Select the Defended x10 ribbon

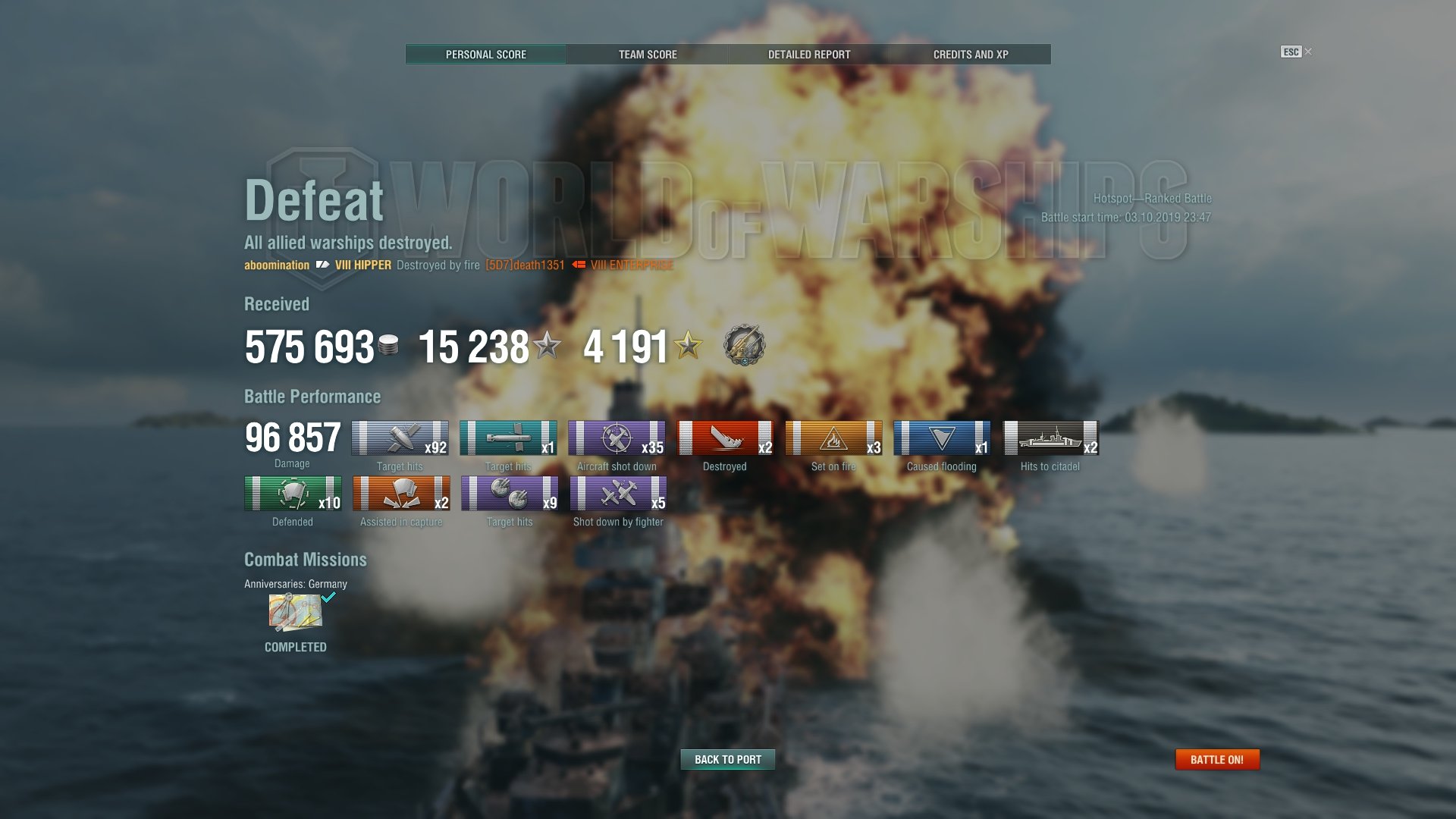coord(293,494)
